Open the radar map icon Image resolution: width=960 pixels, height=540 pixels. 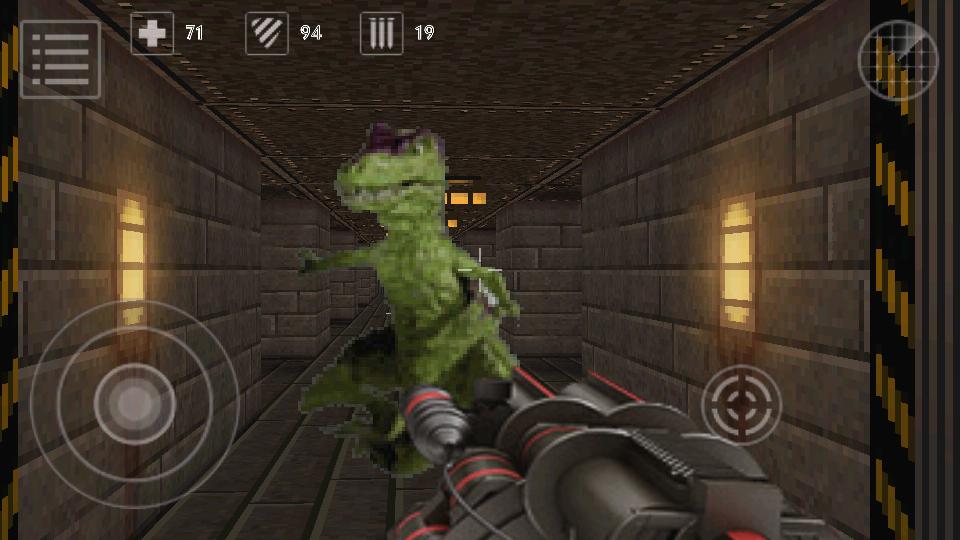coord(898,60)
